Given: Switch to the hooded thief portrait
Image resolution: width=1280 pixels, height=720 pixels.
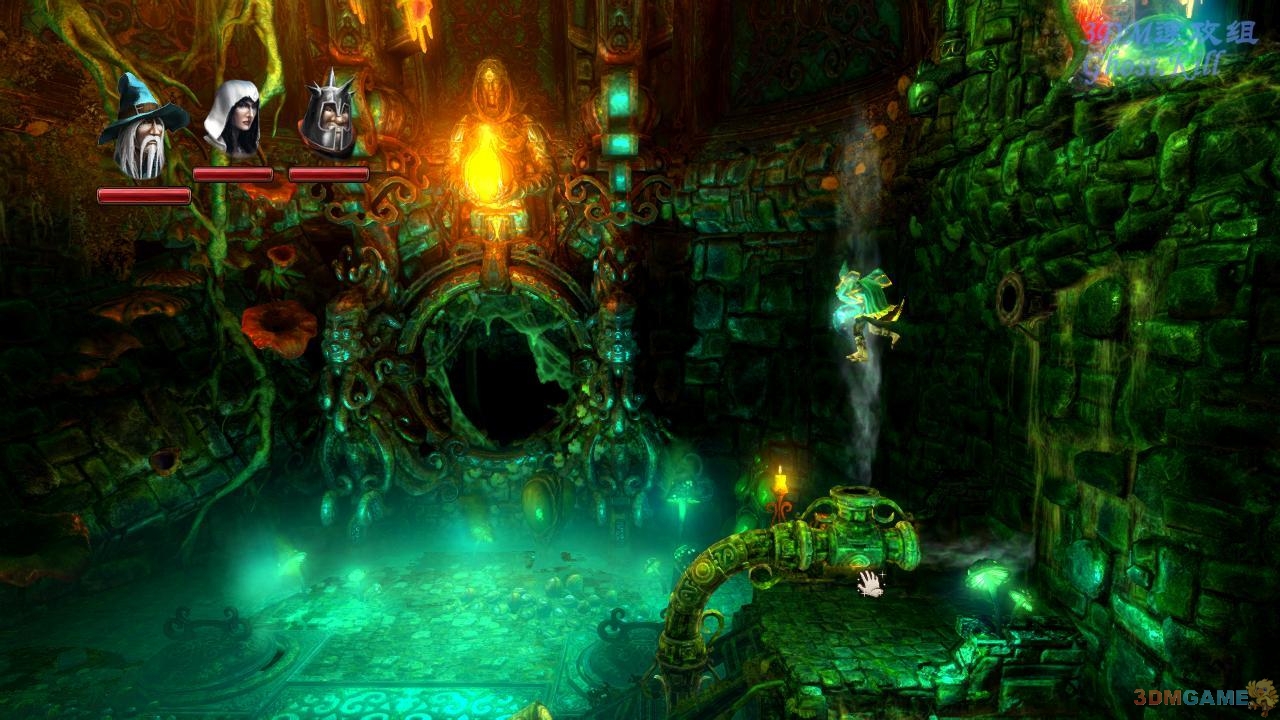Looking at the screenshot, I should pyautogui.click(x=232, y=119).
